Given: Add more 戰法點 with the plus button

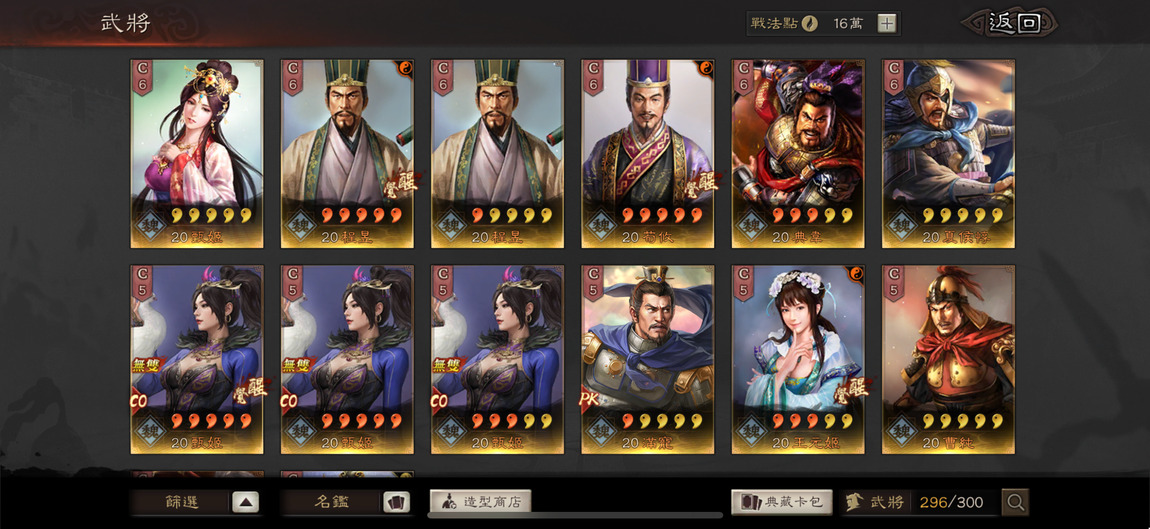Looking at the screenshot, I should (x=887, y=24).
